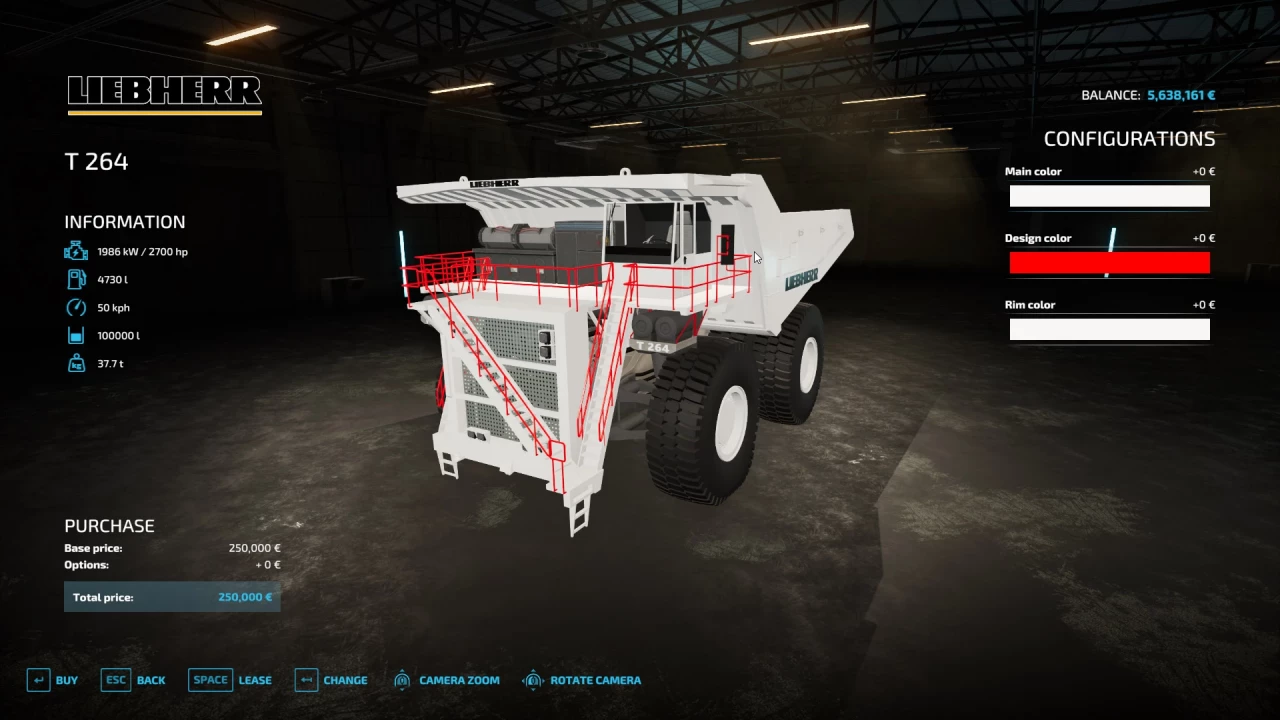Select the white Rim color swatch

(1109, 329)
